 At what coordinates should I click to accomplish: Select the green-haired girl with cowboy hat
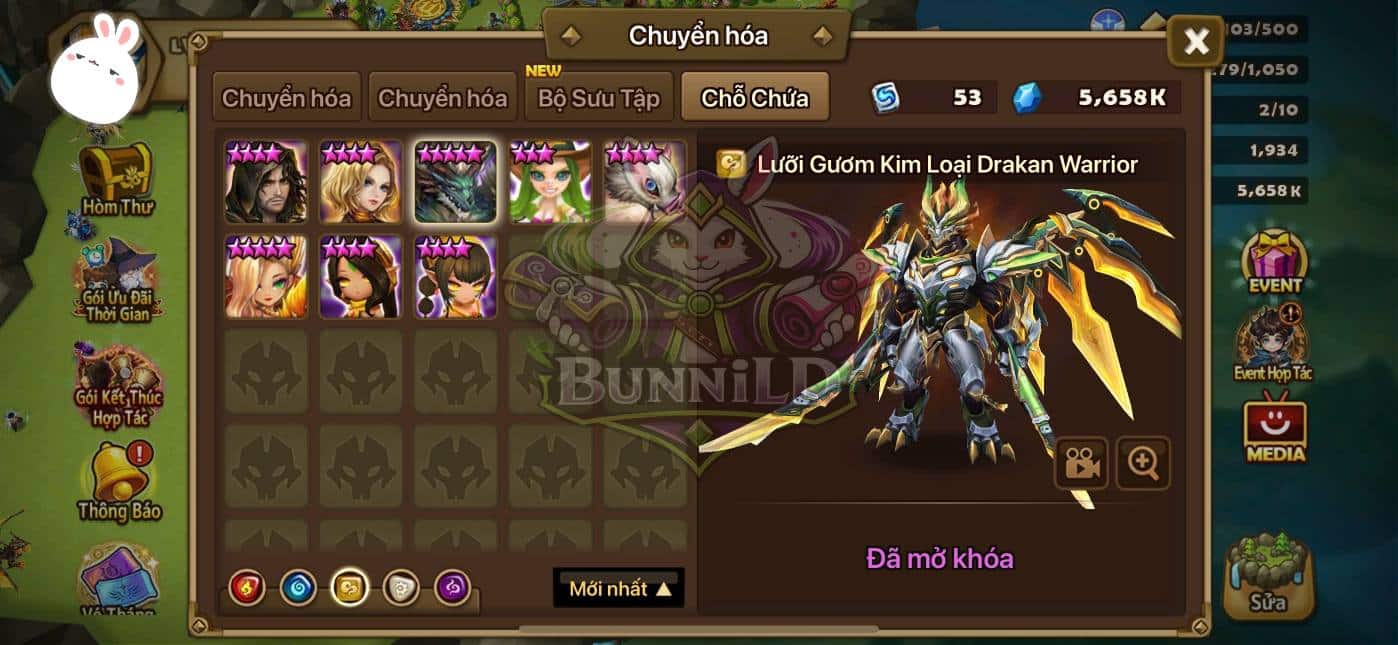pyautogui.click(x=550, y=182)
